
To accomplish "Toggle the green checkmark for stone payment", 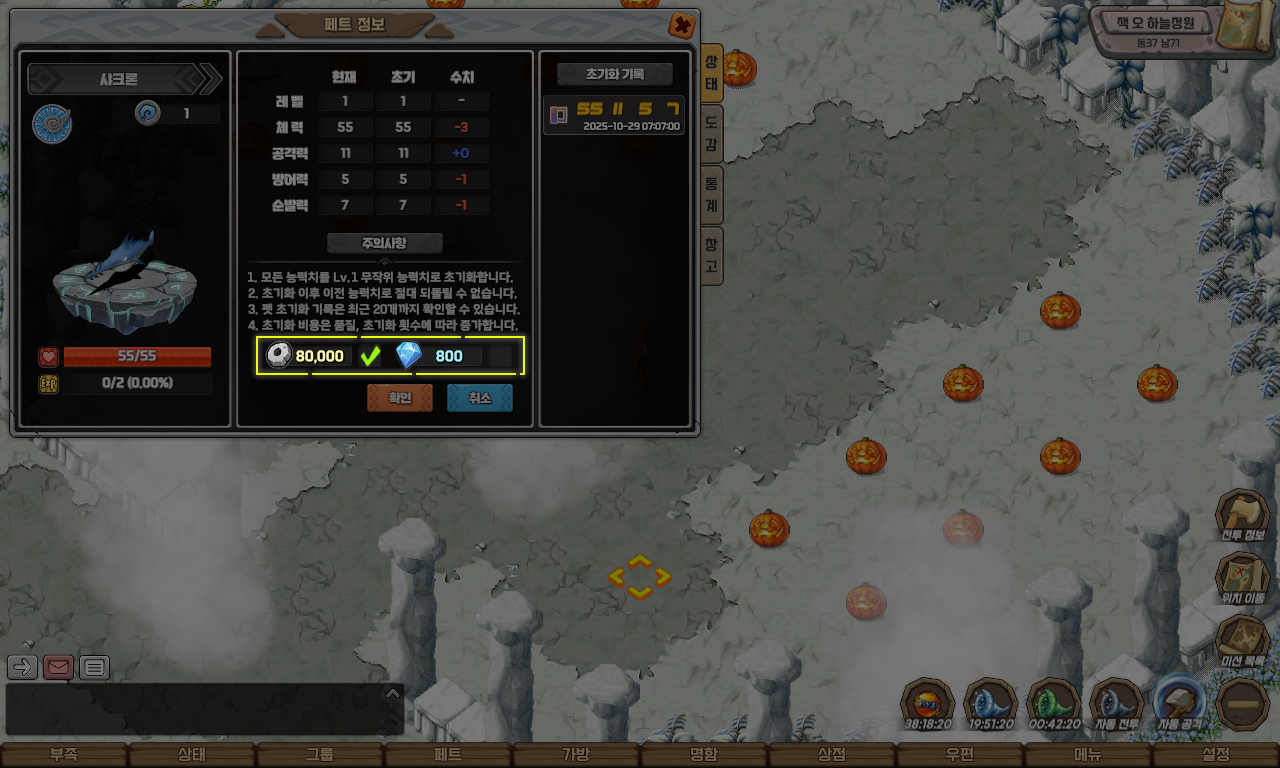I will [x=371, y=356].
